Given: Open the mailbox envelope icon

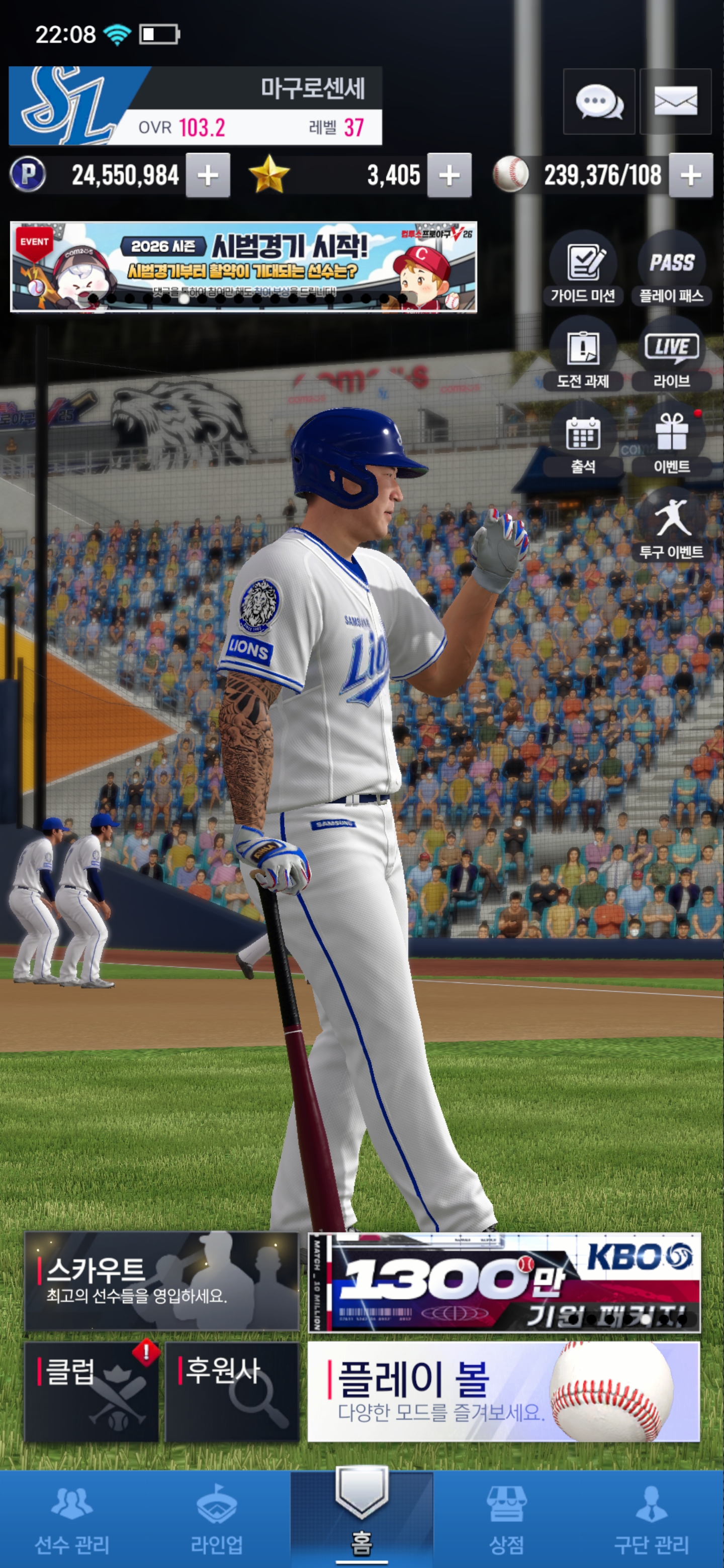Looking at the screenshot, I should click(675, 102).
